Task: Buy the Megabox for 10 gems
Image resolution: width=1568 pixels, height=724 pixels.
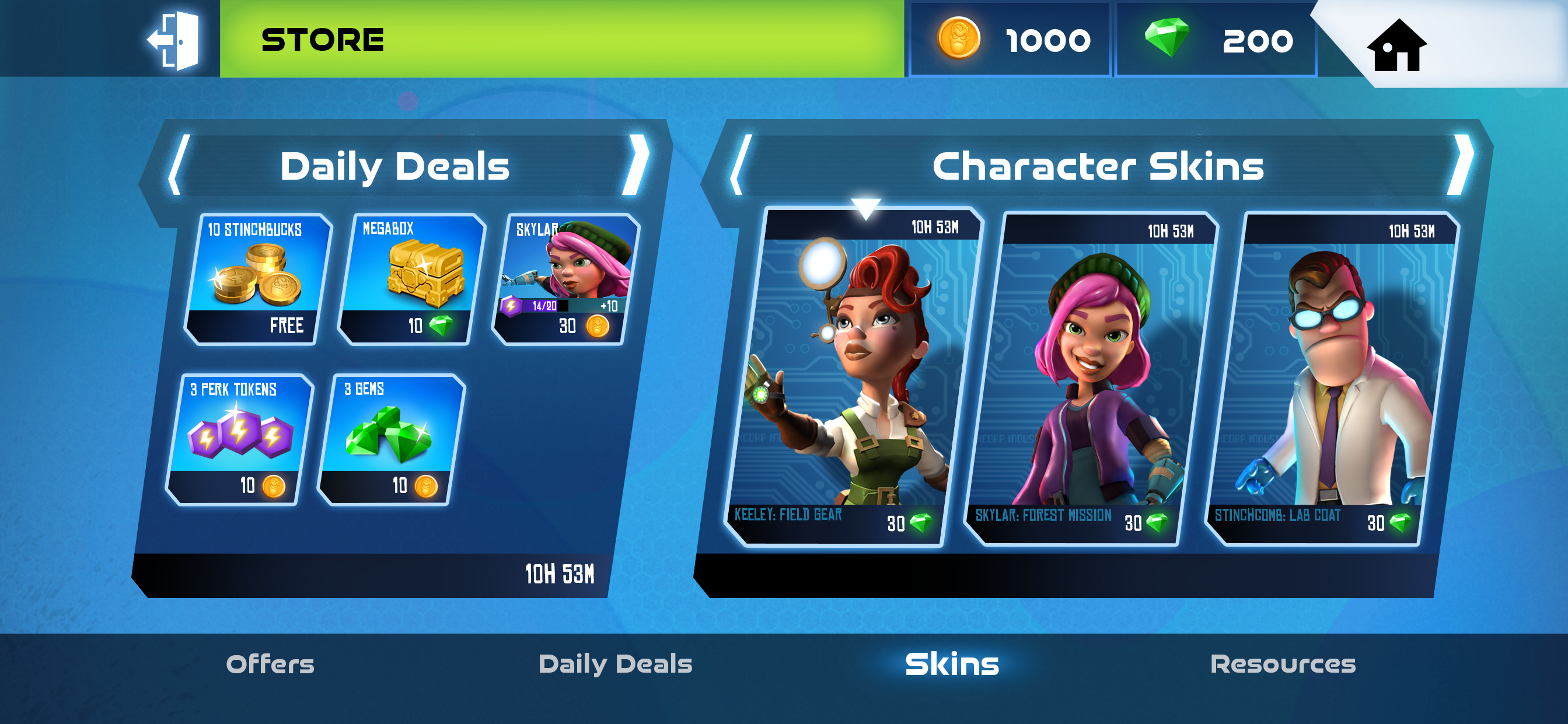Action: [411, 280]
